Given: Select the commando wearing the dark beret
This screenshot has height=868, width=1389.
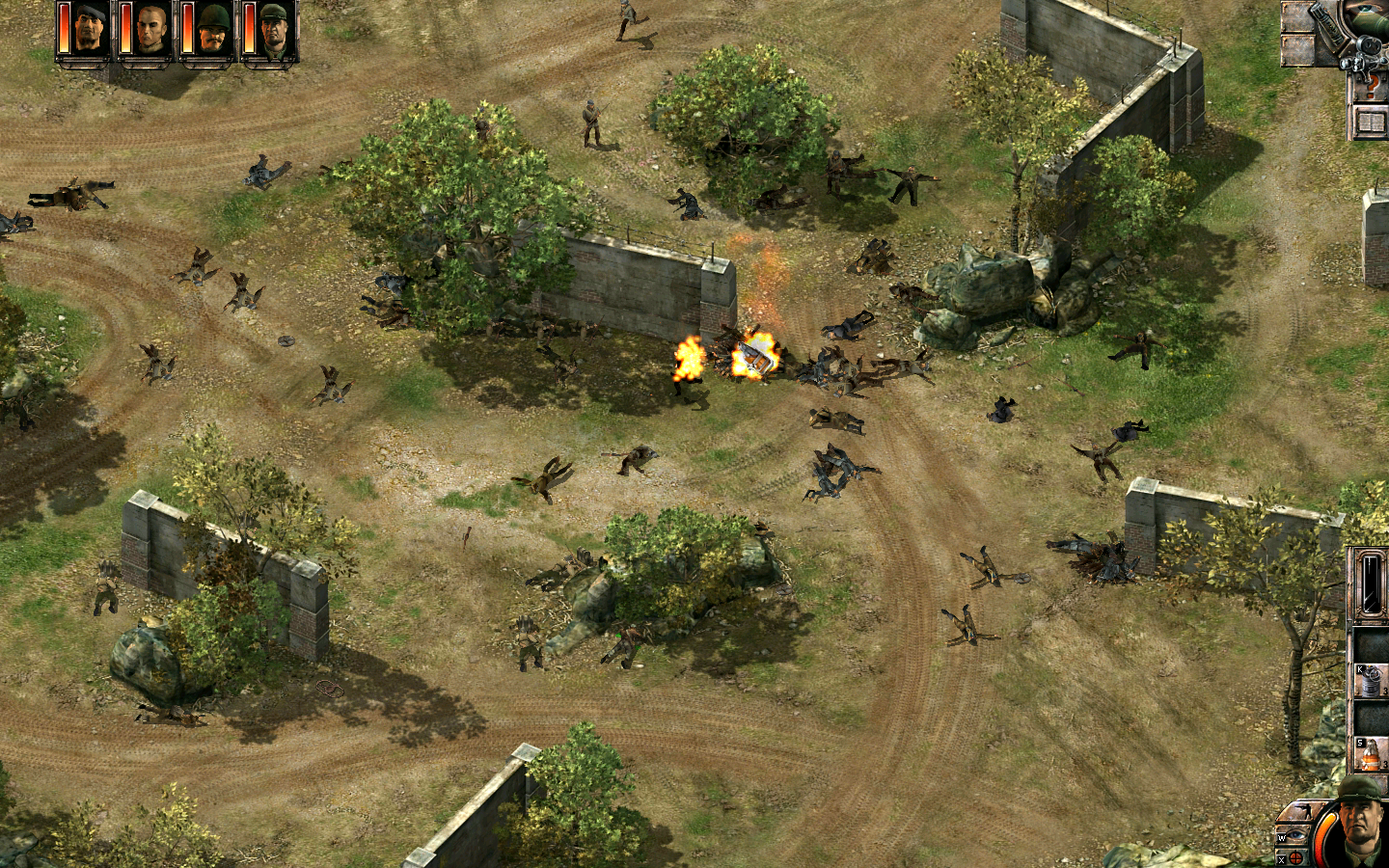Looking at the screenshot, I should 89,31.
